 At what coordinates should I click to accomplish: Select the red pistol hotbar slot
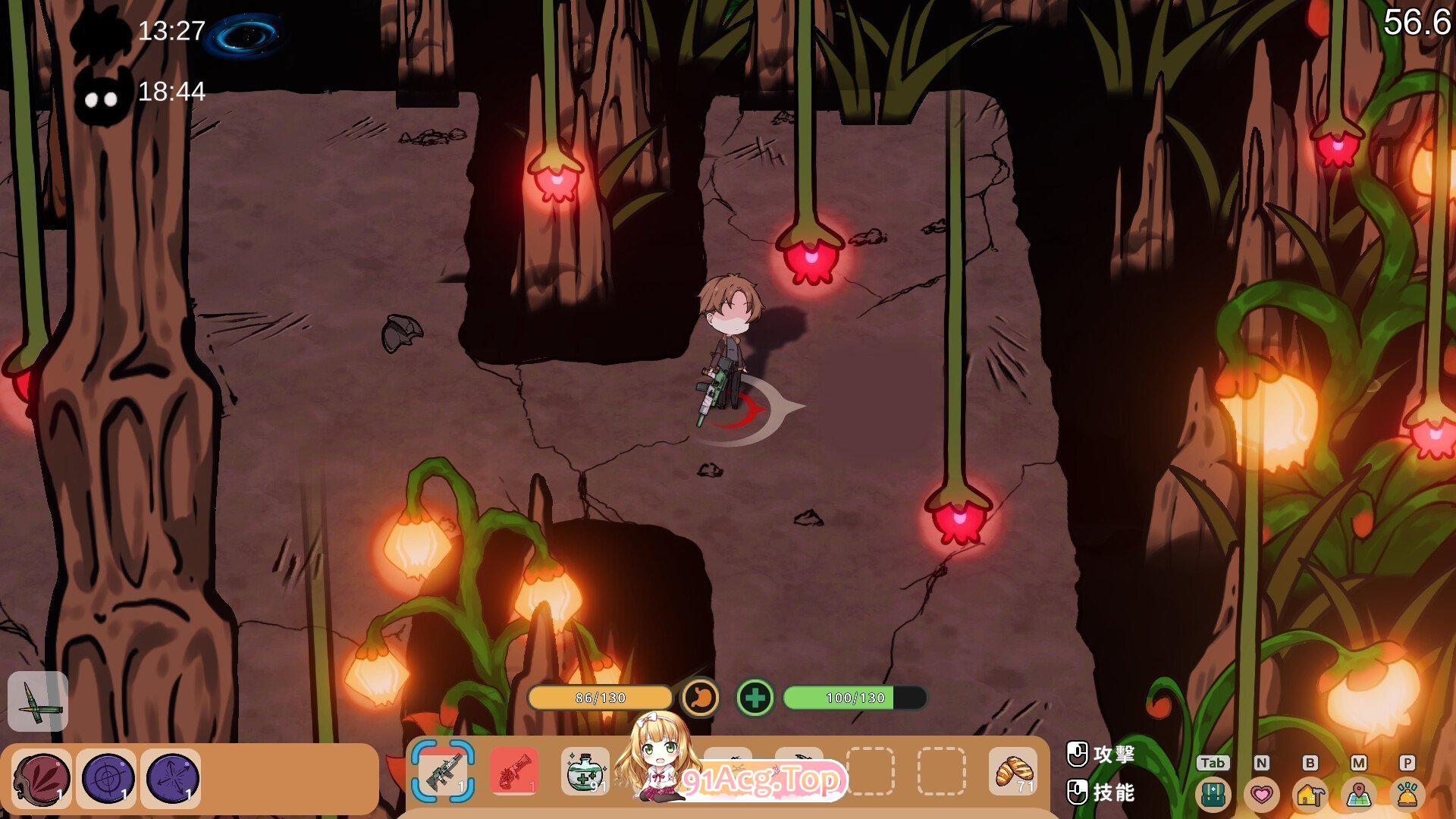(x=514, y=772)
